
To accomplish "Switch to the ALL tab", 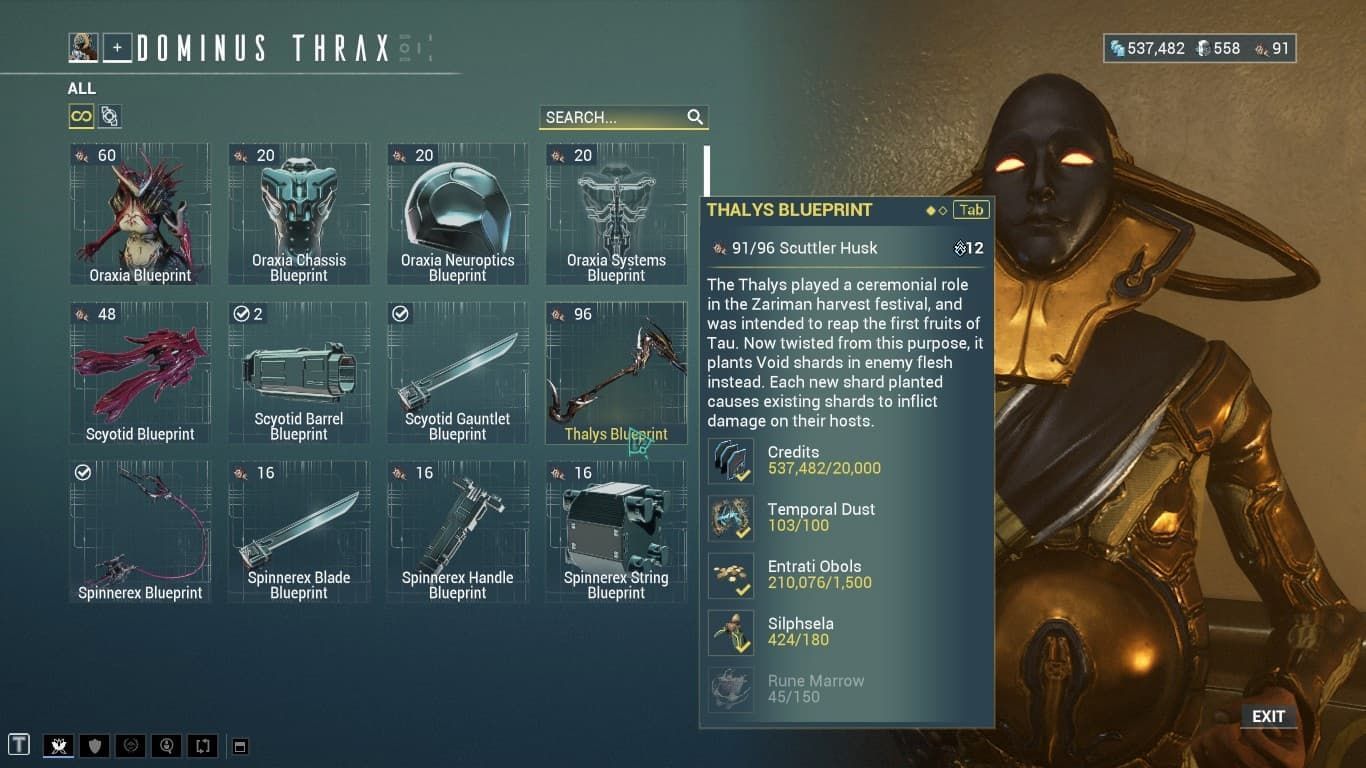I will coord(80,88).
